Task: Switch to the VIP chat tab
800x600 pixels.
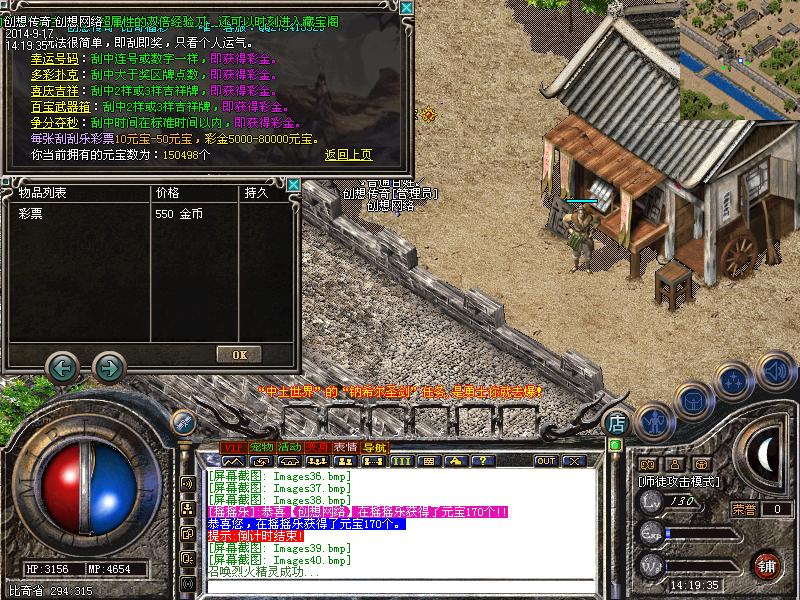Action: click(x=233, y=446)
